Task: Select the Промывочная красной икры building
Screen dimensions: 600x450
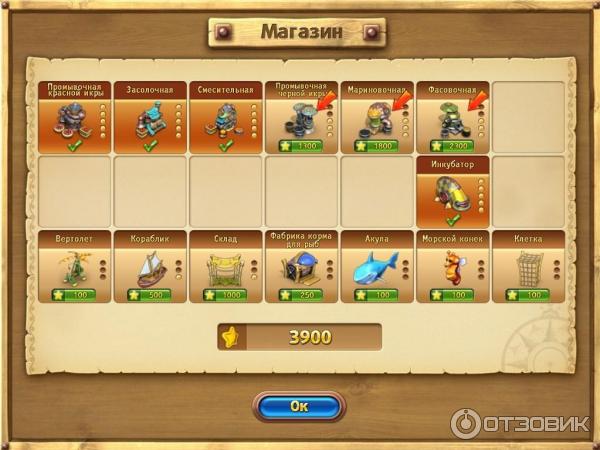Action: click(x=75, y=118)
